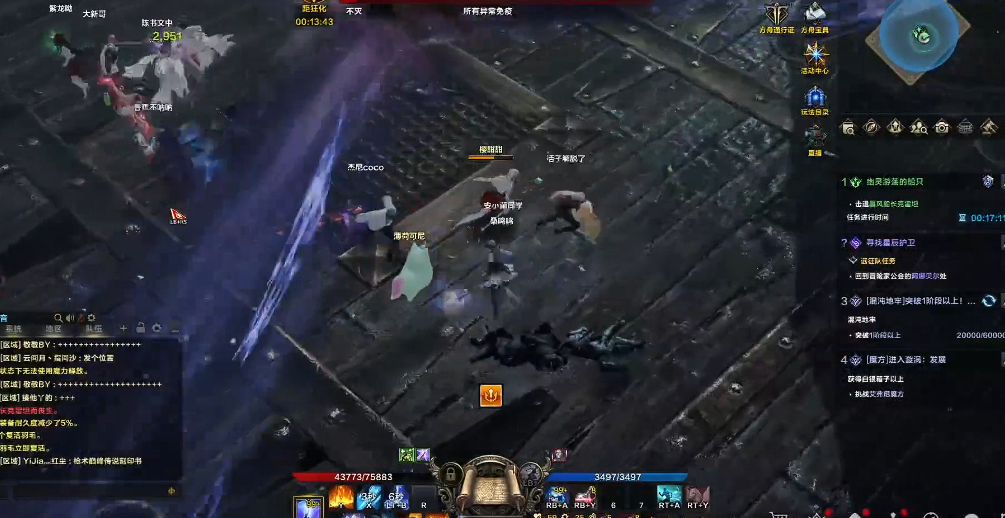The image size is (1005, 518).
Task: Click the chat input field
Action: click(85, 490)
